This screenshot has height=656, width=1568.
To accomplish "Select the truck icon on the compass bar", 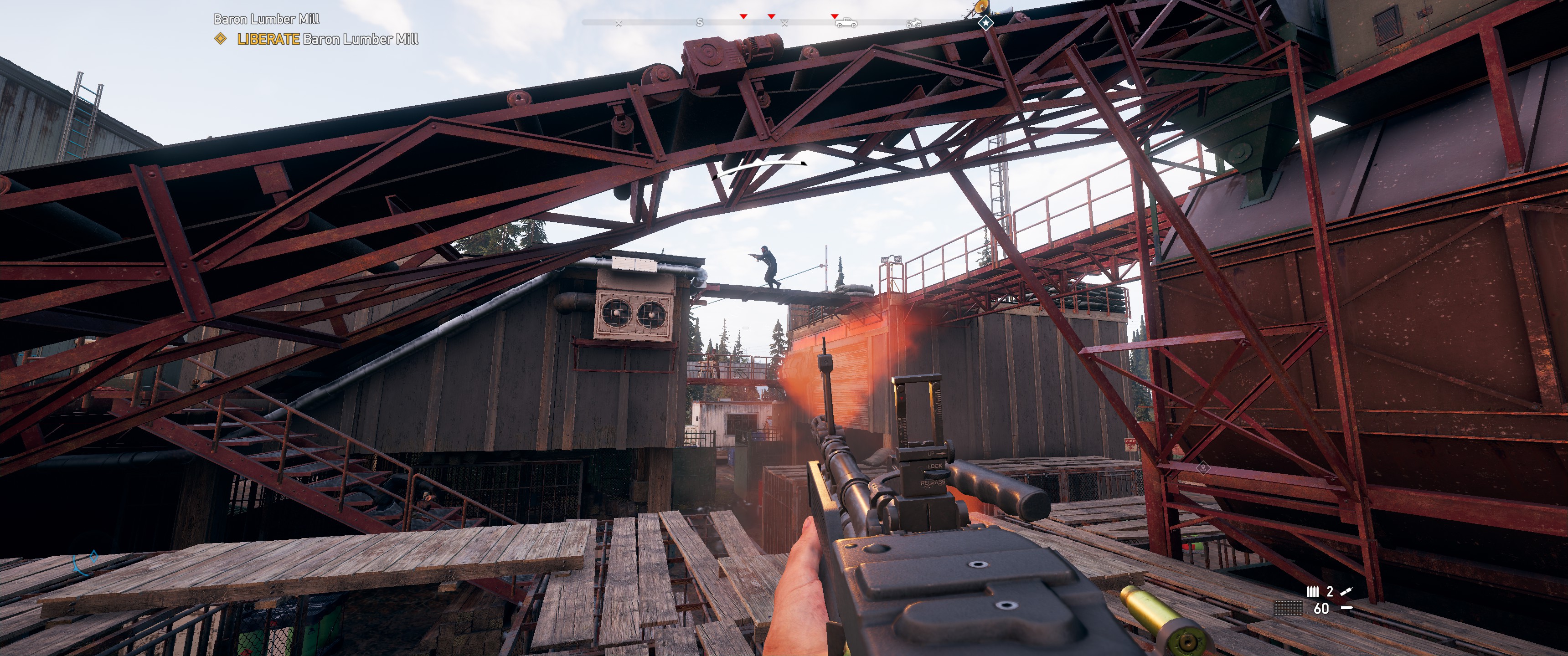I will 846,23.
